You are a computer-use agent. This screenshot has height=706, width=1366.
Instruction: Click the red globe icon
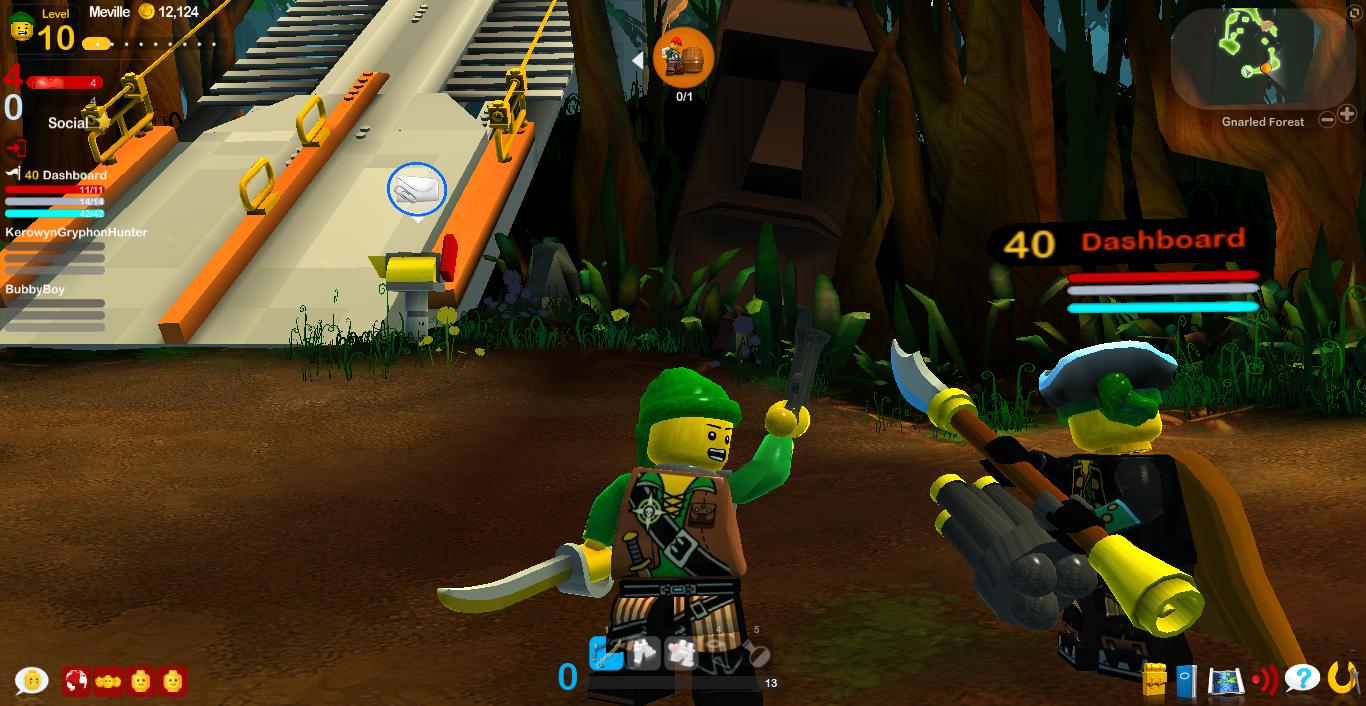coord(76,681)
